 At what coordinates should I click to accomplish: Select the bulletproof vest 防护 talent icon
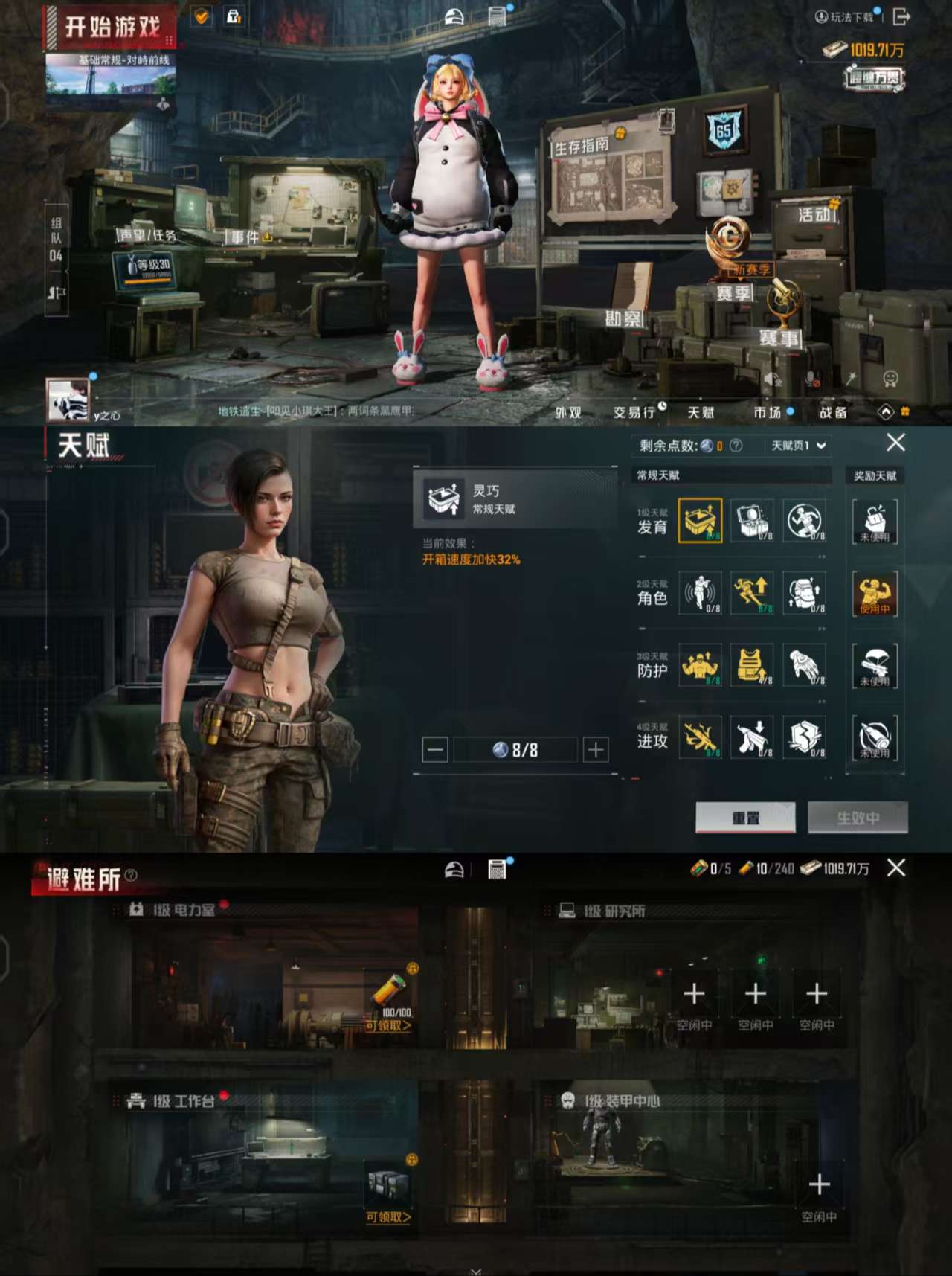click(x=753, y=667)
